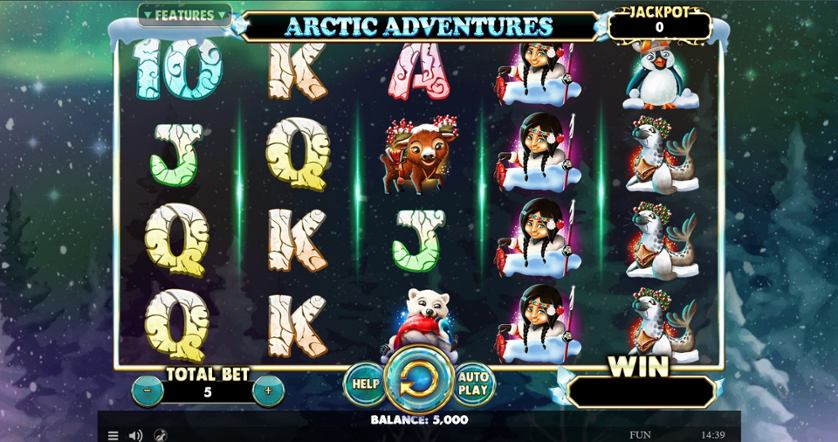Toggle sound with the speaker icon
Image resolution: width=838 pixels, height=442 pixels.
click(135, 435)
